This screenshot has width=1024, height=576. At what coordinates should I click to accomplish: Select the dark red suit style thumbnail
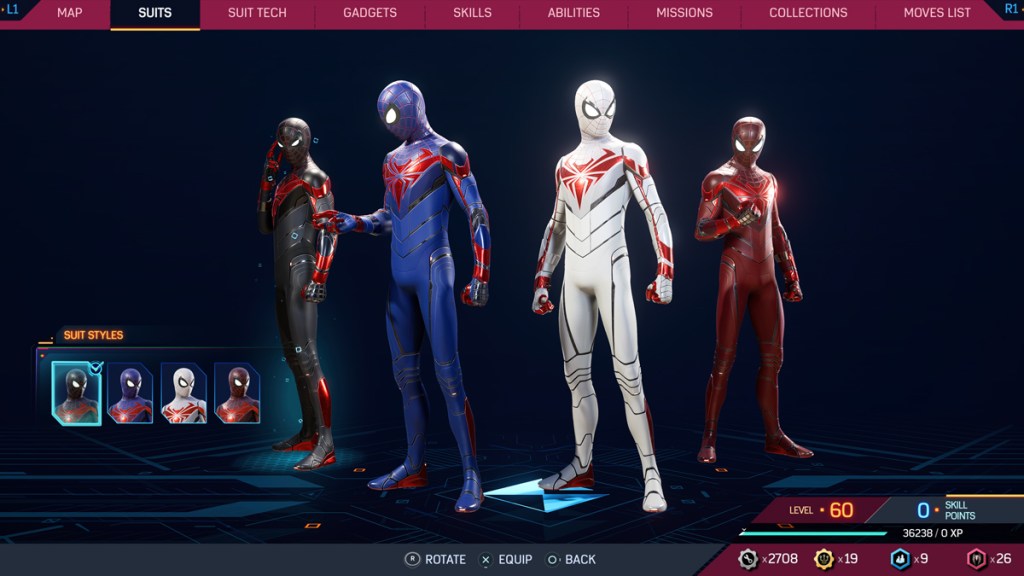tap(237, 393)
